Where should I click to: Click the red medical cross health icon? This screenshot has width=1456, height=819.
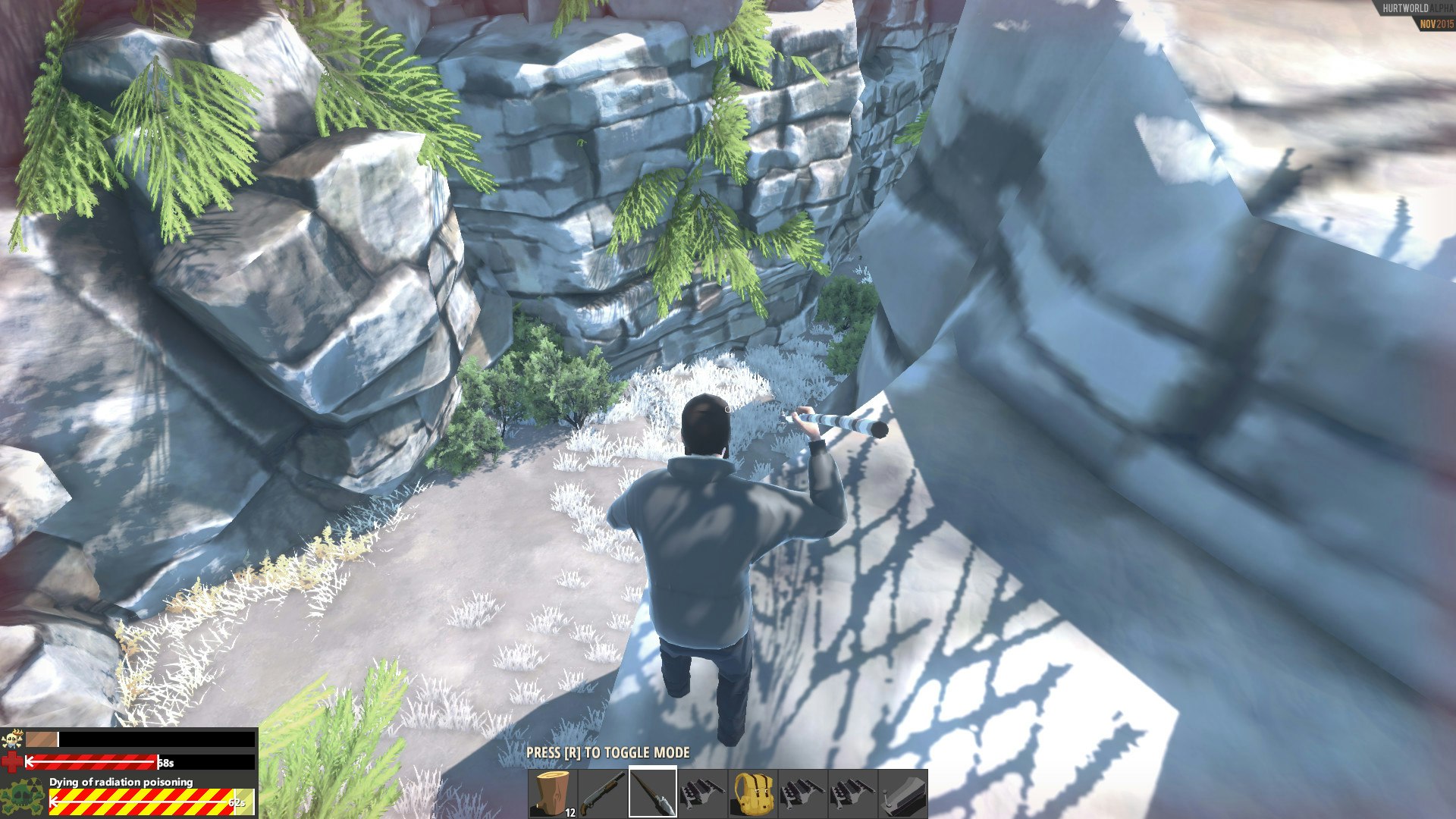13,762
